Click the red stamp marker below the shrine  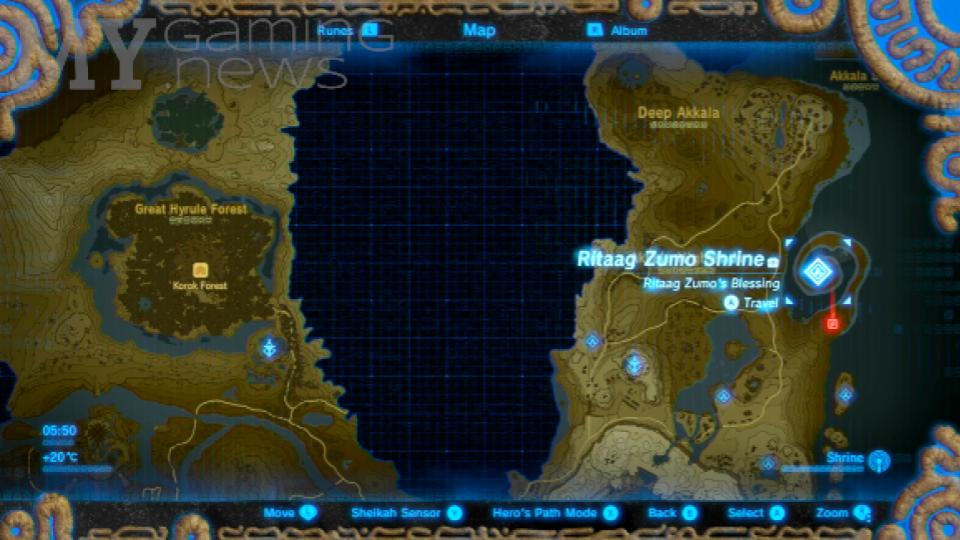pyautogui.click(x=832, y=323)
